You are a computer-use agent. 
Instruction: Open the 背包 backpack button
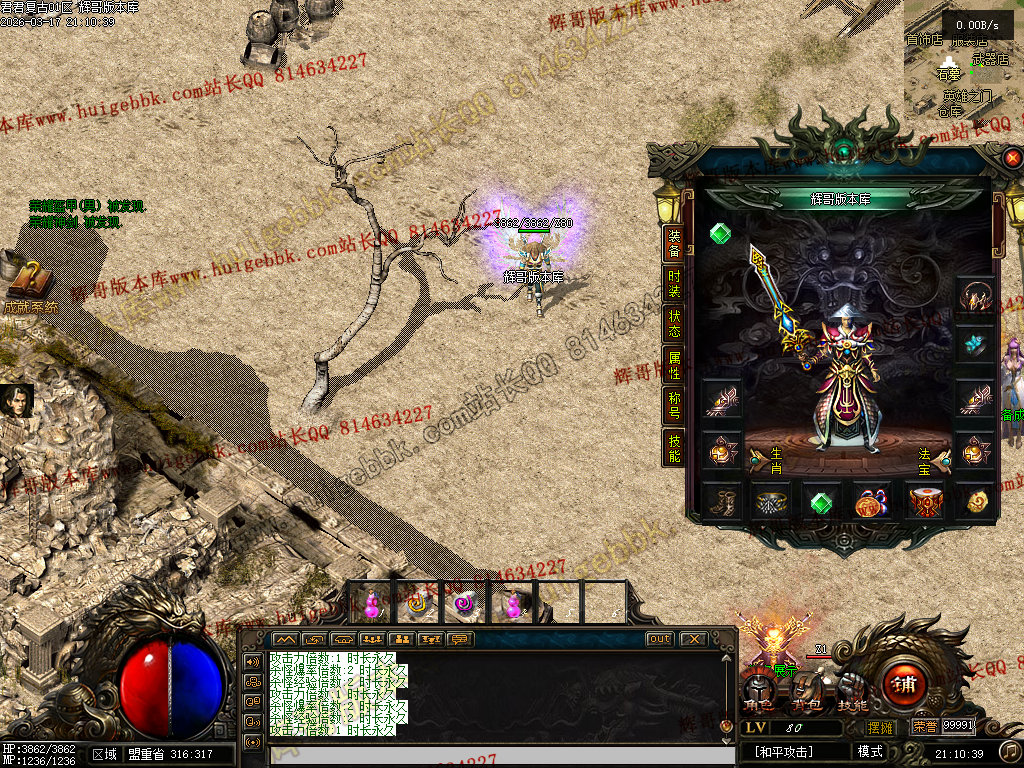(x=806, y=692)
